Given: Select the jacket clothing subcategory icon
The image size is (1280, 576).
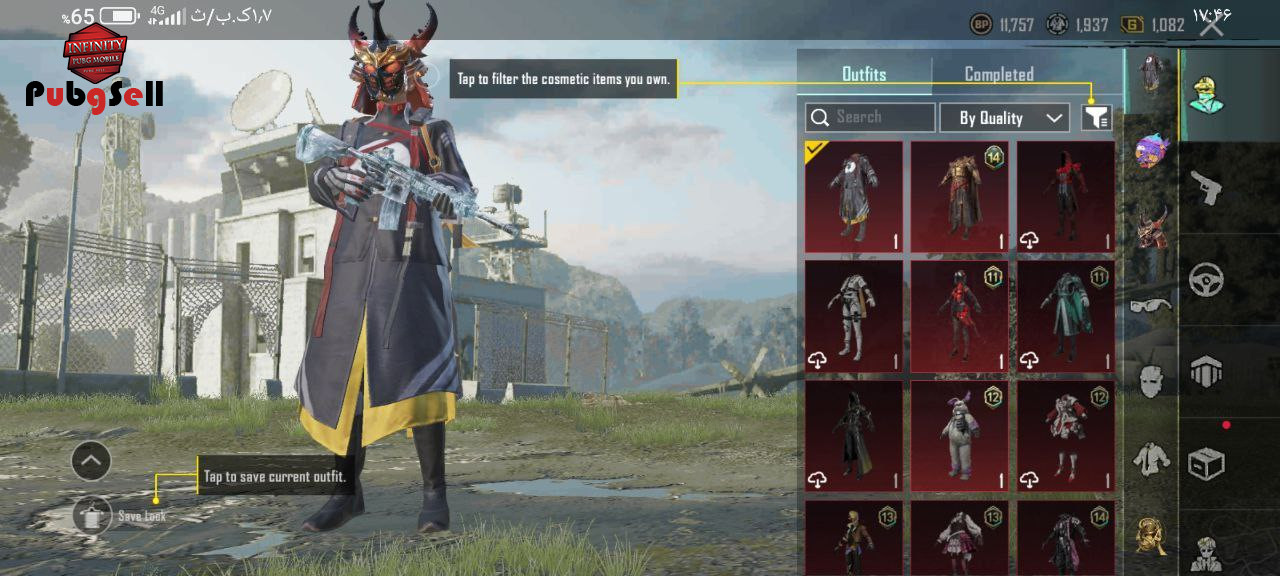Looking at the screenshot, I should click(x=1151, y=458).
